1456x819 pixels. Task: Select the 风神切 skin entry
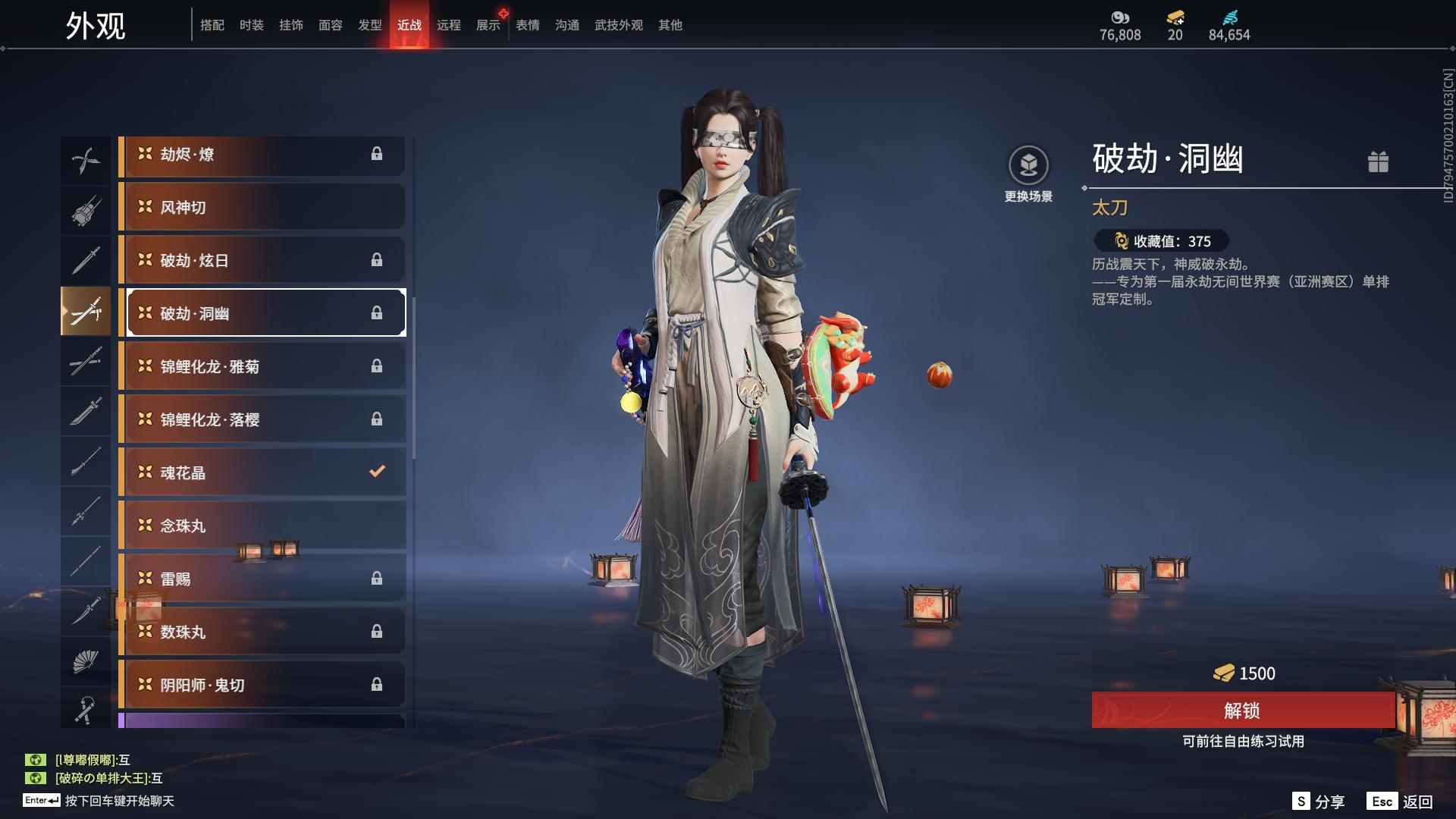(x=262, y=206)
